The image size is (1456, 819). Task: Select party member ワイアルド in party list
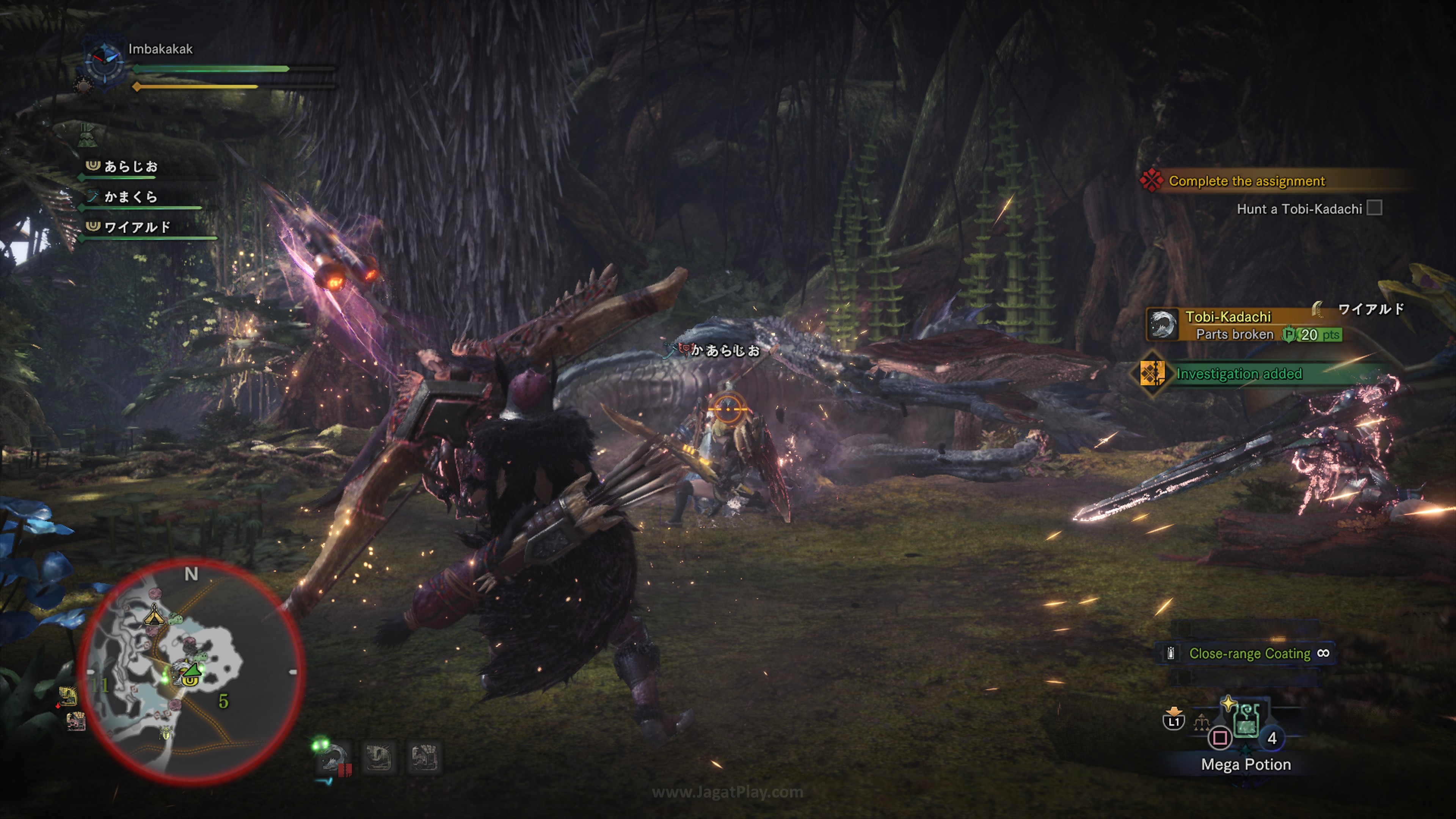[x=137, y=227]
